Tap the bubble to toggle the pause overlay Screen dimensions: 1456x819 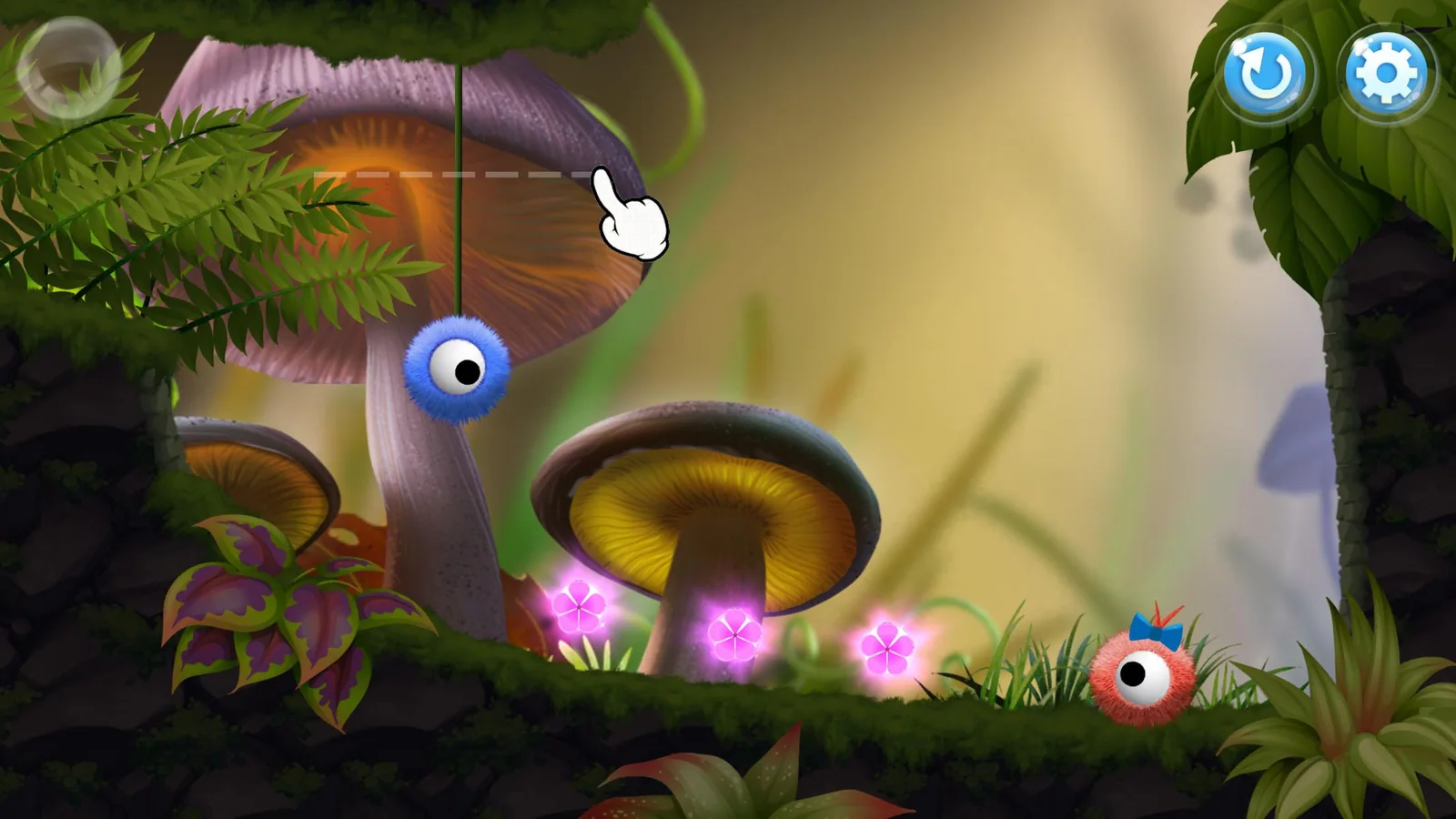(68, 66)
